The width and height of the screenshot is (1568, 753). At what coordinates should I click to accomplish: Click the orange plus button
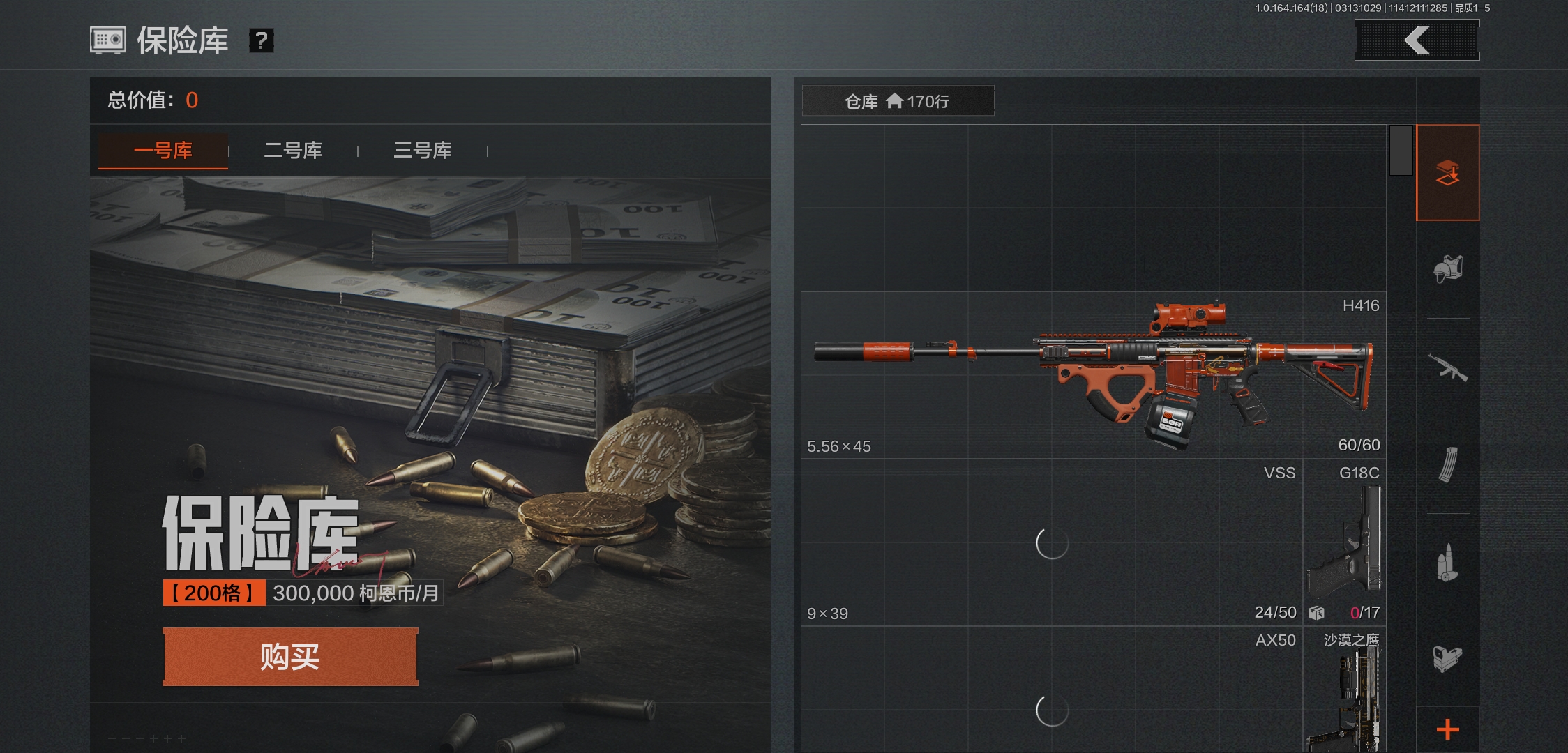point(1448,729)
